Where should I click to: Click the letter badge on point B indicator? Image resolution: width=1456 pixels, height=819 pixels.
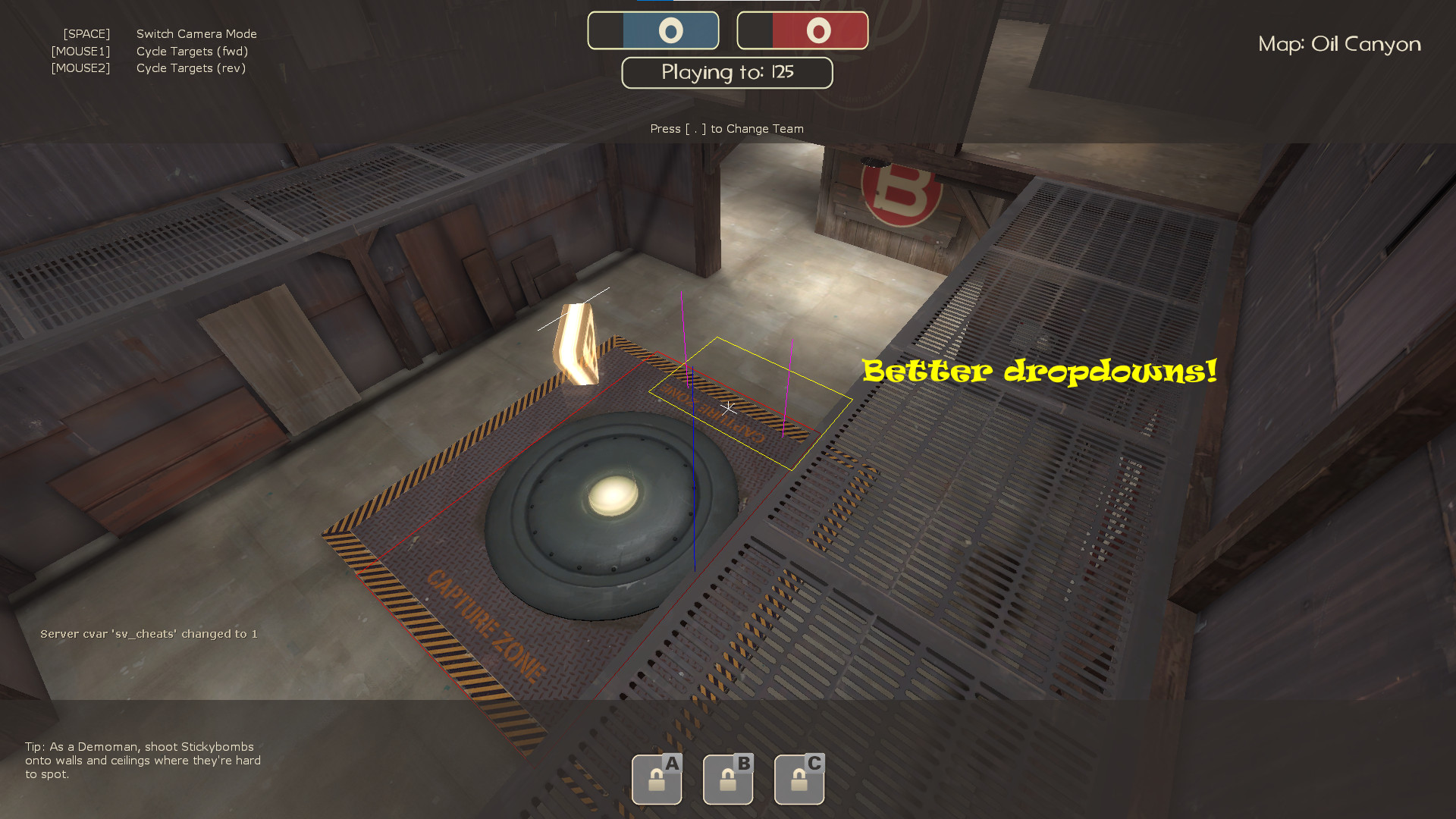[x=742, y=764]
